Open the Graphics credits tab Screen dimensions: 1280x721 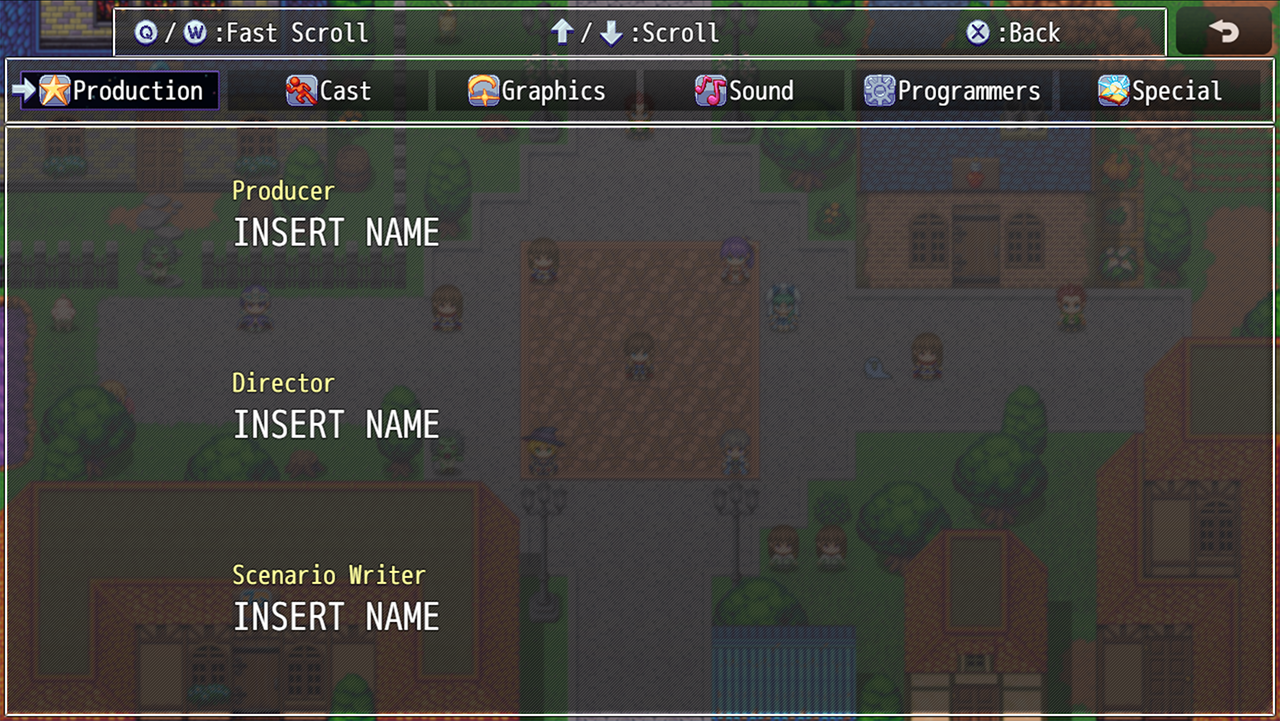coord(536,91)
